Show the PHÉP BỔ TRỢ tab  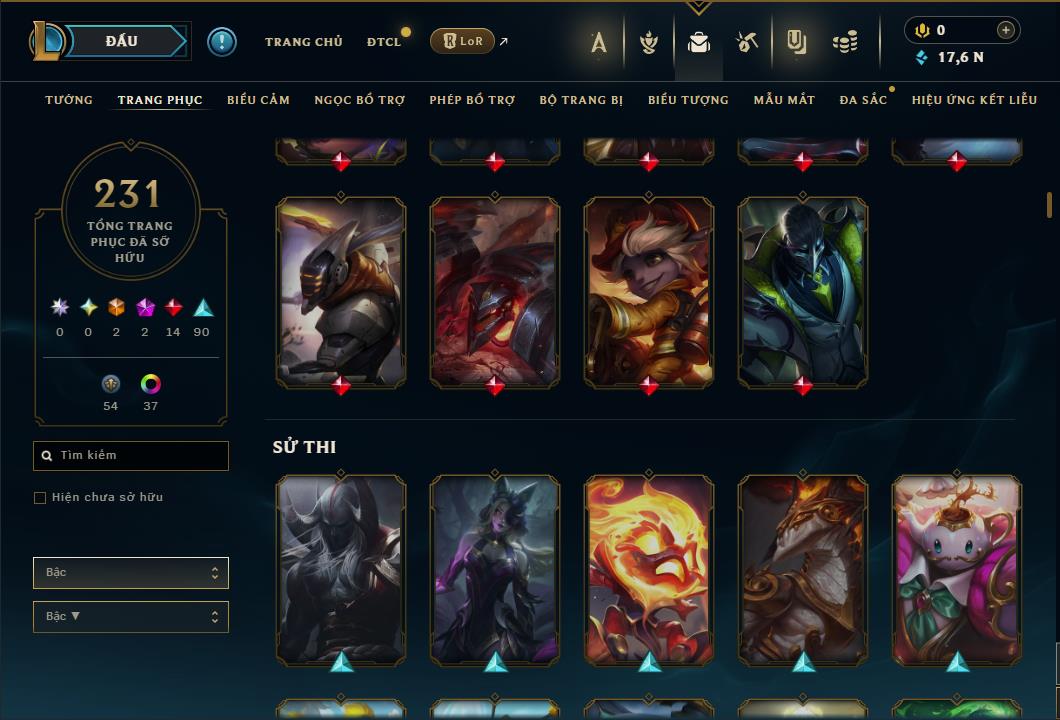[472, 100]
